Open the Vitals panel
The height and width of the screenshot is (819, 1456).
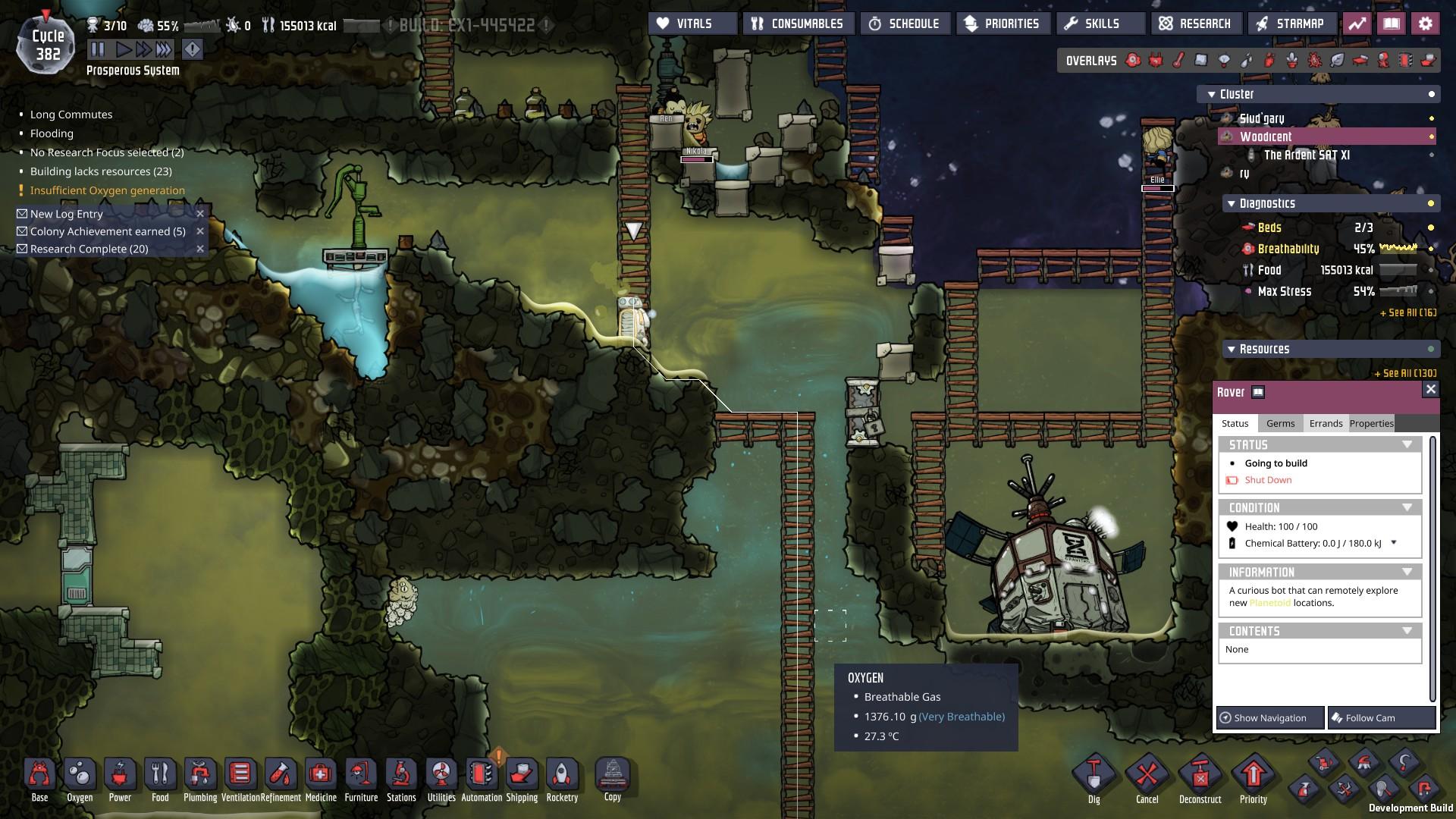tap(692, 24)
